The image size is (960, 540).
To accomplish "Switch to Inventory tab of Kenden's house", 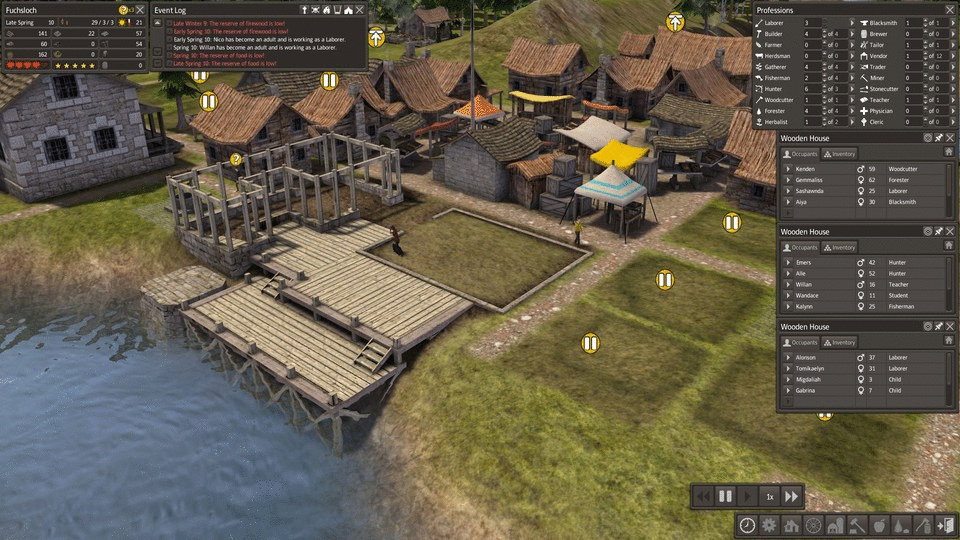I will point(841,154).
